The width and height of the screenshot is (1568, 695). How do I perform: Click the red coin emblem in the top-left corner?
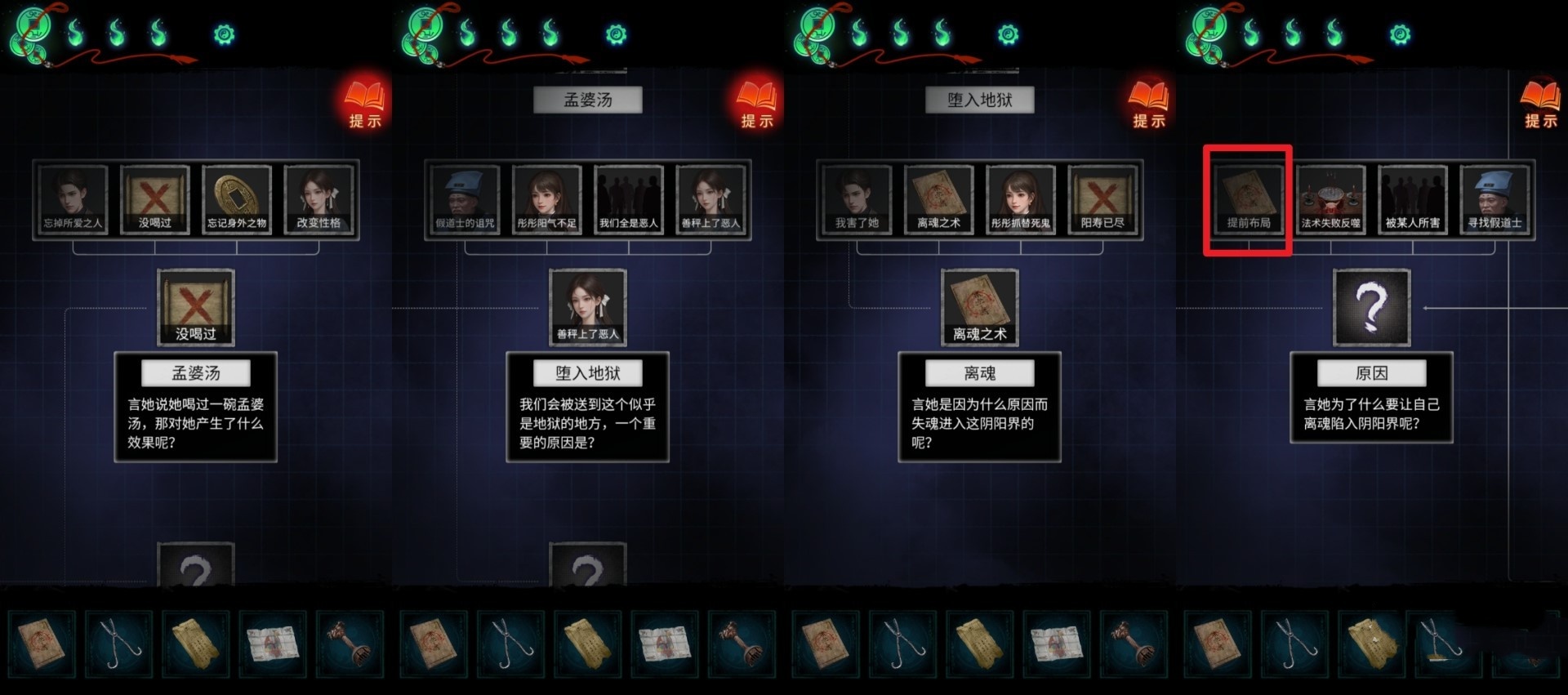[31, 33]
